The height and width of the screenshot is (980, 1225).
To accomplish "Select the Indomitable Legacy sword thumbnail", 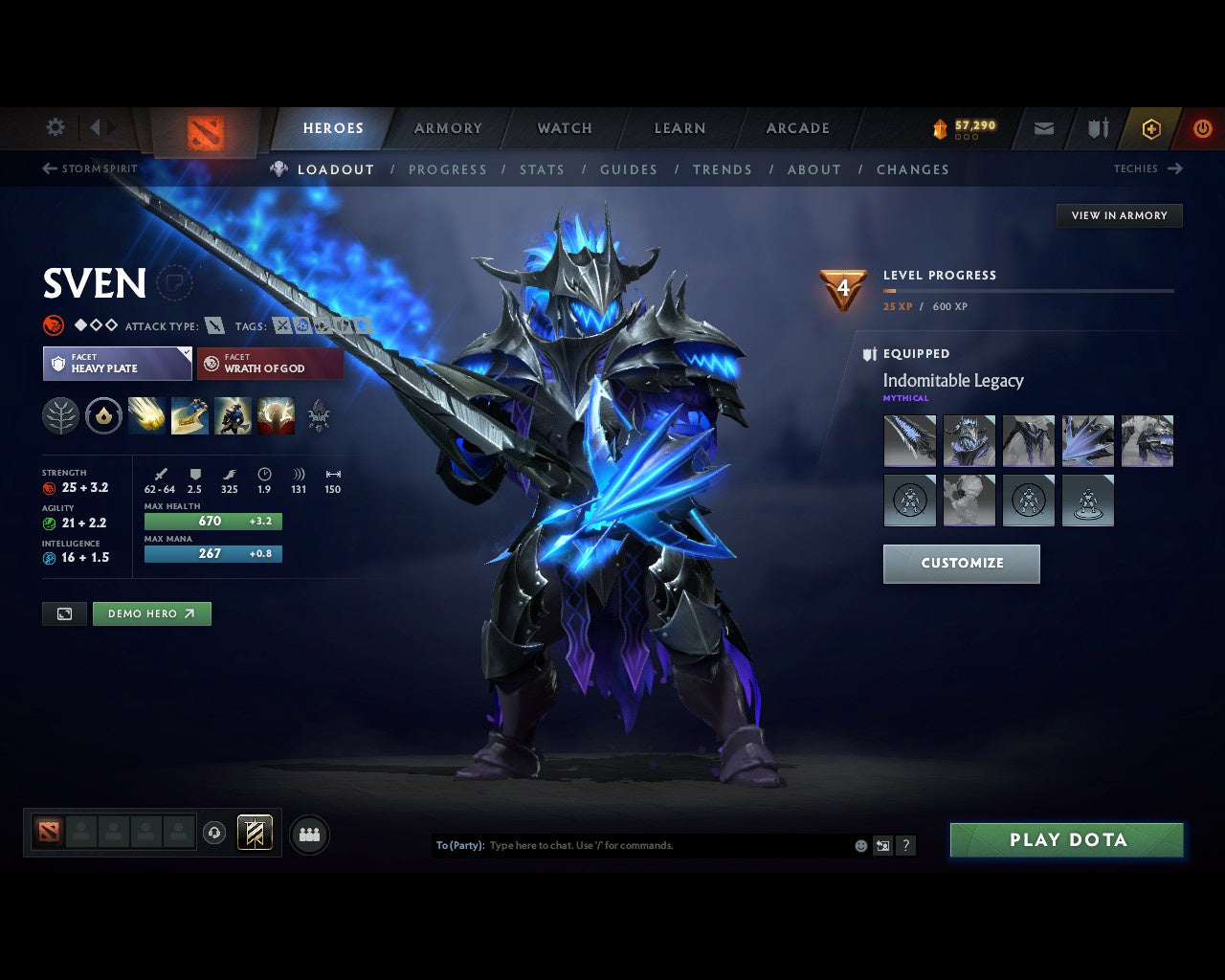I will (909, 440).
